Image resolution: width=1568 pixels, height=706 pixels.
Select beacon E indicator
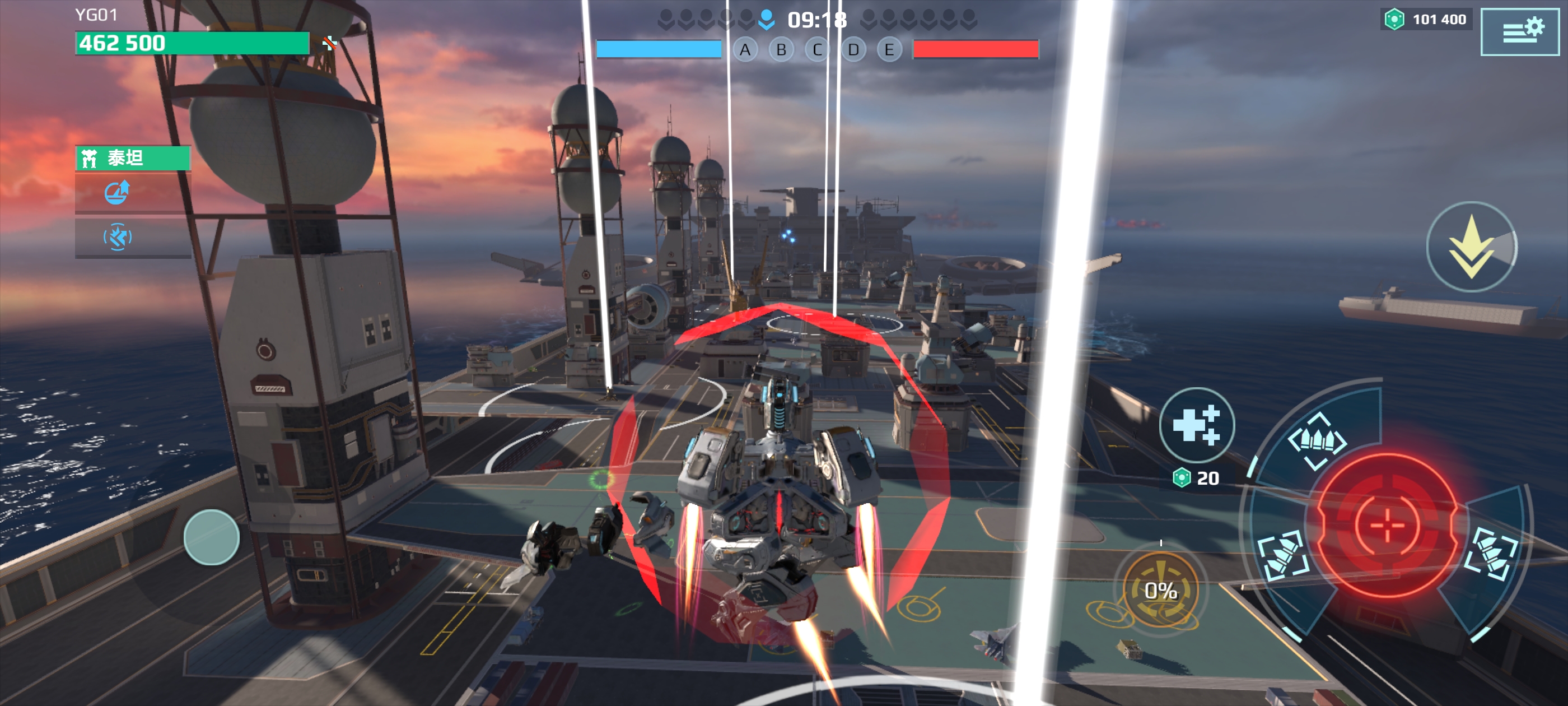coord(889,50)
